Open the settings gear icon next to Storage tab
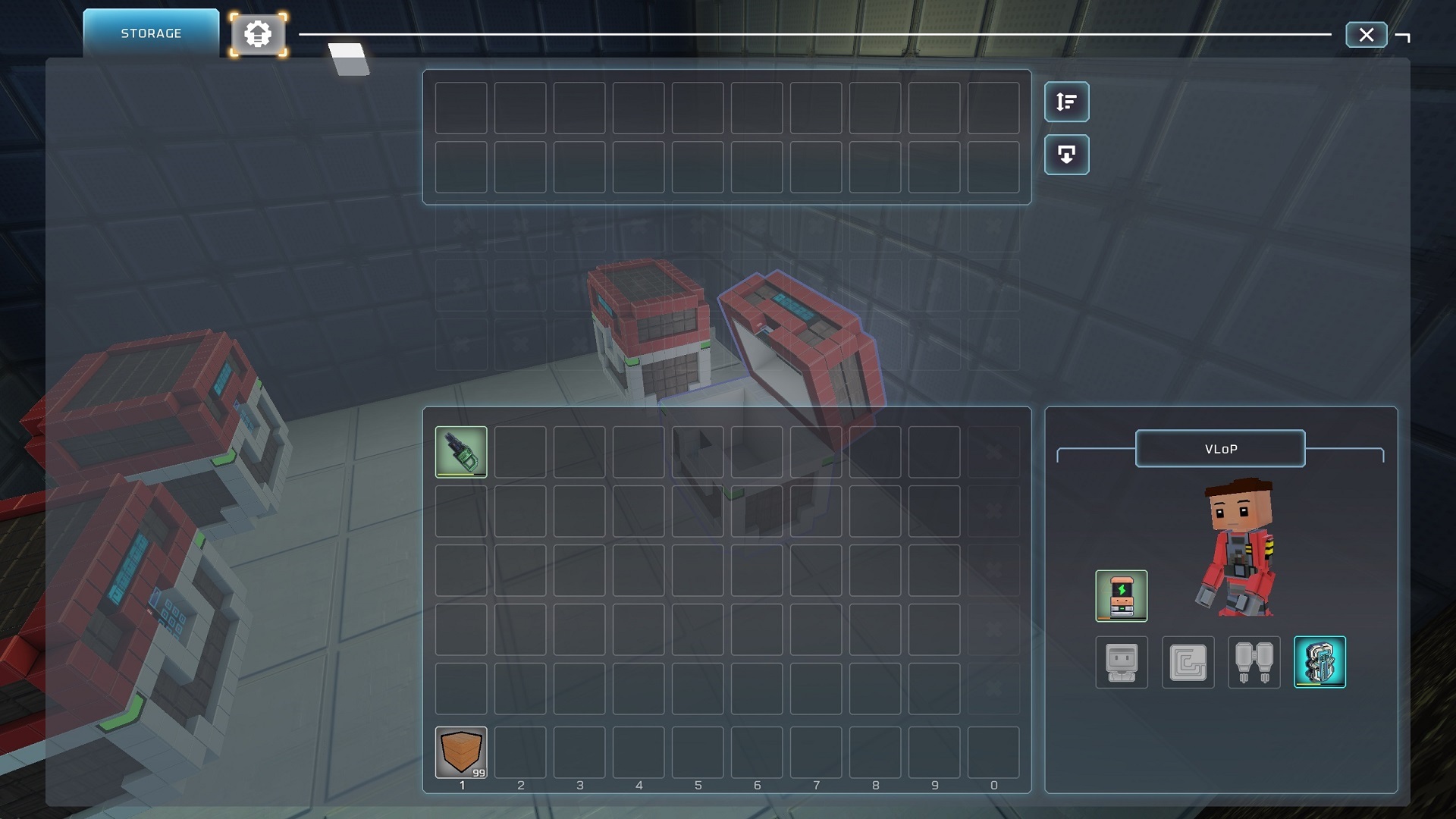The height and width of the screenshot is (819, 1456). pyautogui.click(x=259, y=33)
